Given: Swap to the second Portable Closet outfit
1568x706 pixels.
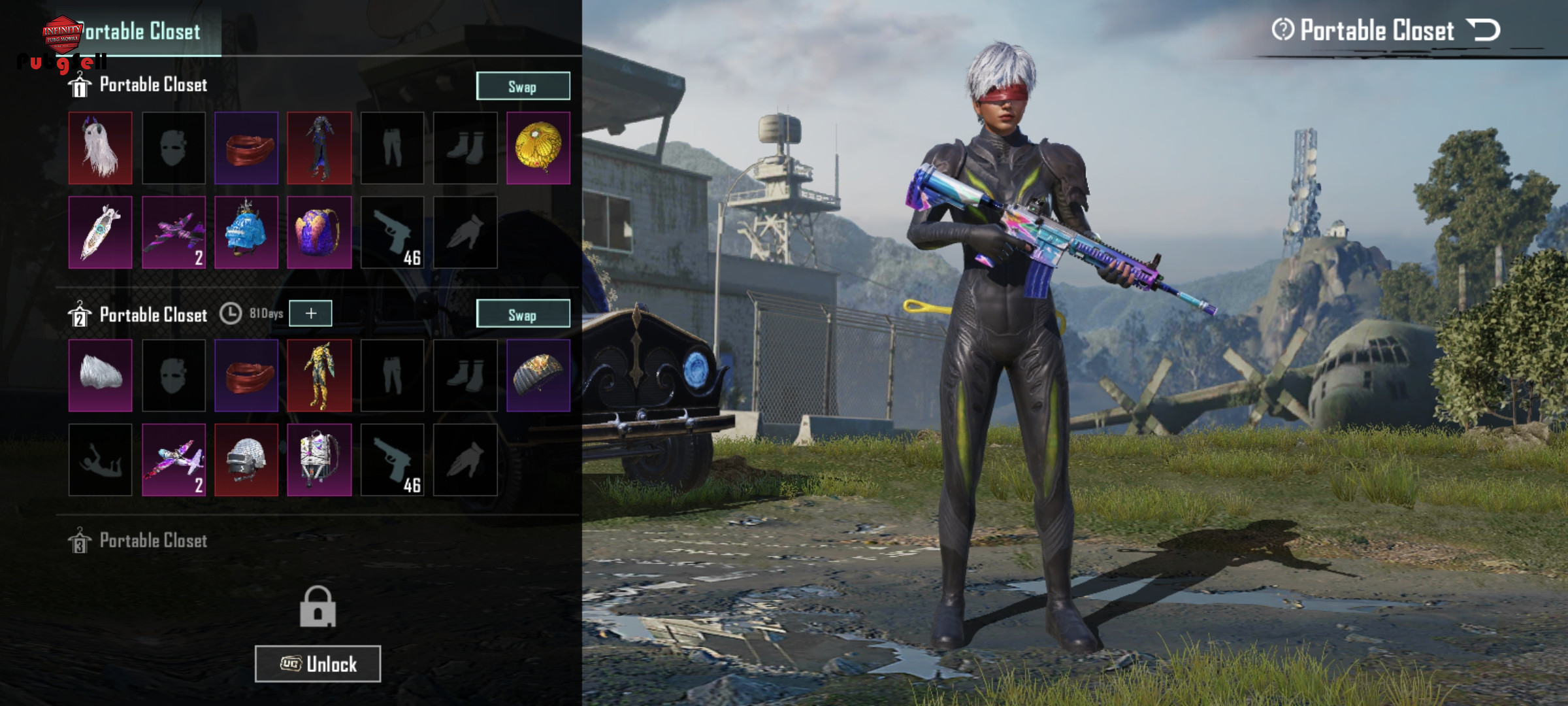Looking at the screenshot, I should (523, 314).
